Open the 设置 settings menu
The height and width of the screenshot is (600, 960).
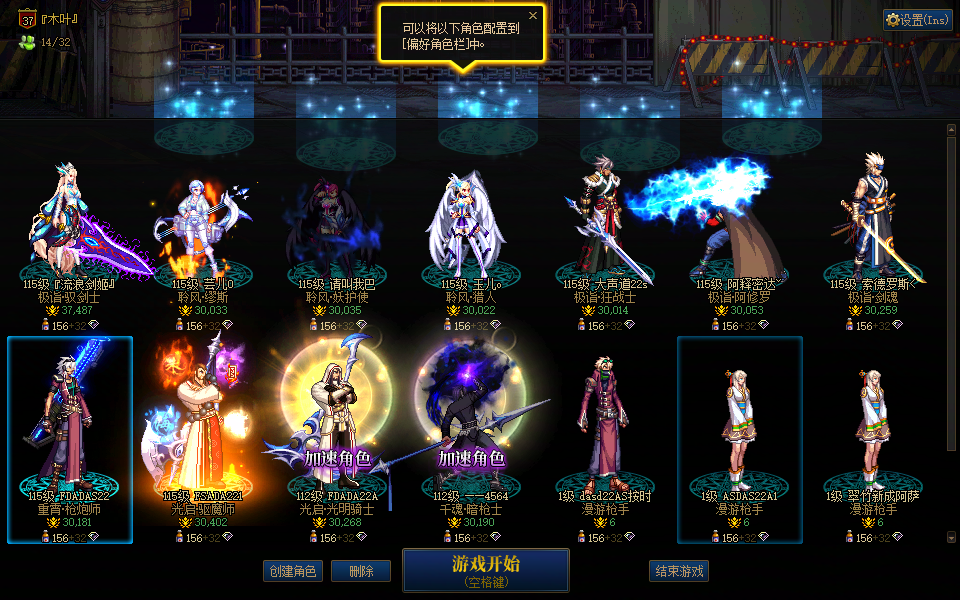[917, 20]
